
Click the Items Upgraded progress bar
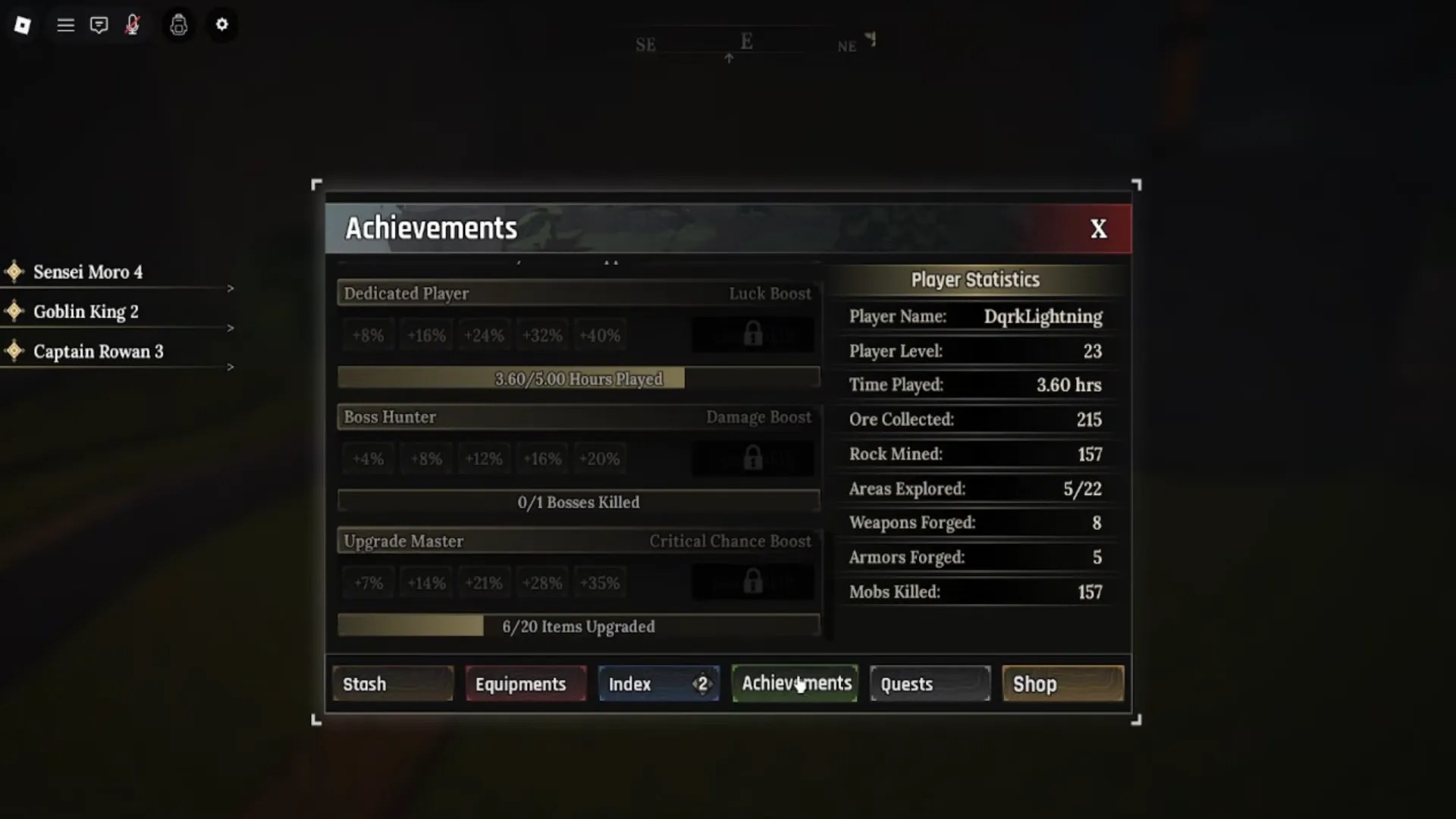click(579, 626)
